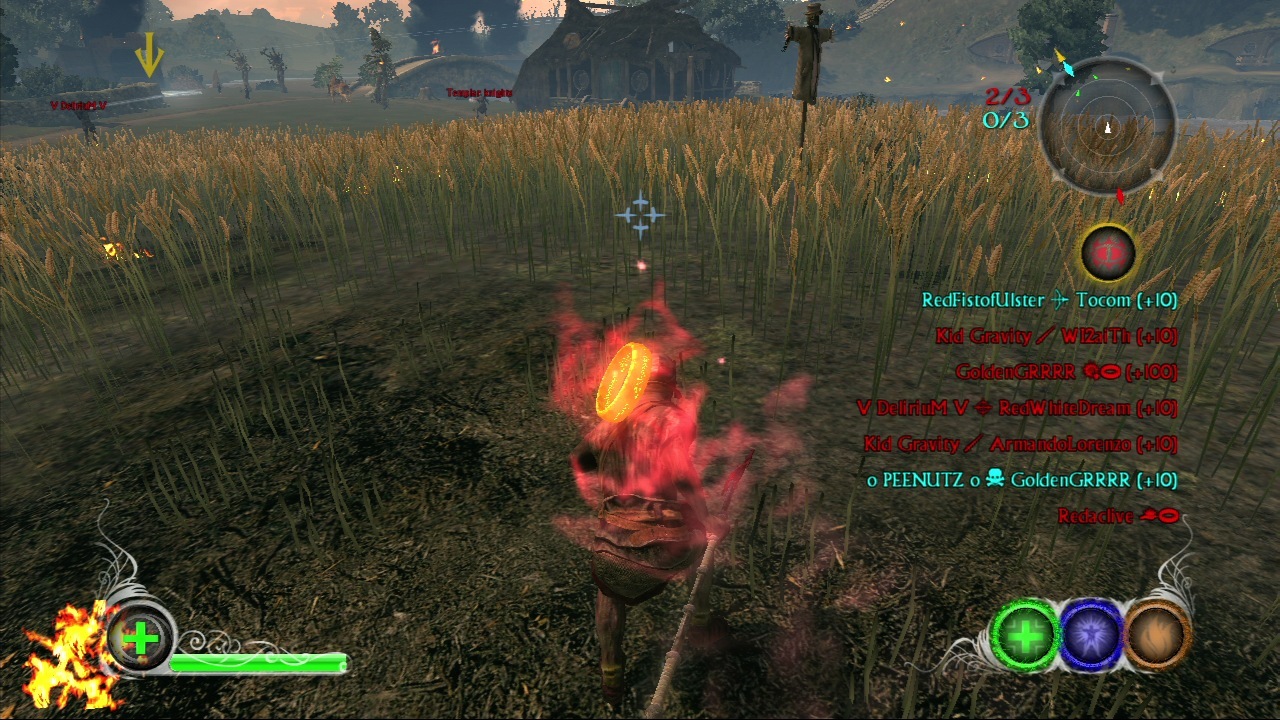The image size is (1280, 720).
Task: Click the GoldenGRRRR +100 feed entry
Action: pos(1066,372)
